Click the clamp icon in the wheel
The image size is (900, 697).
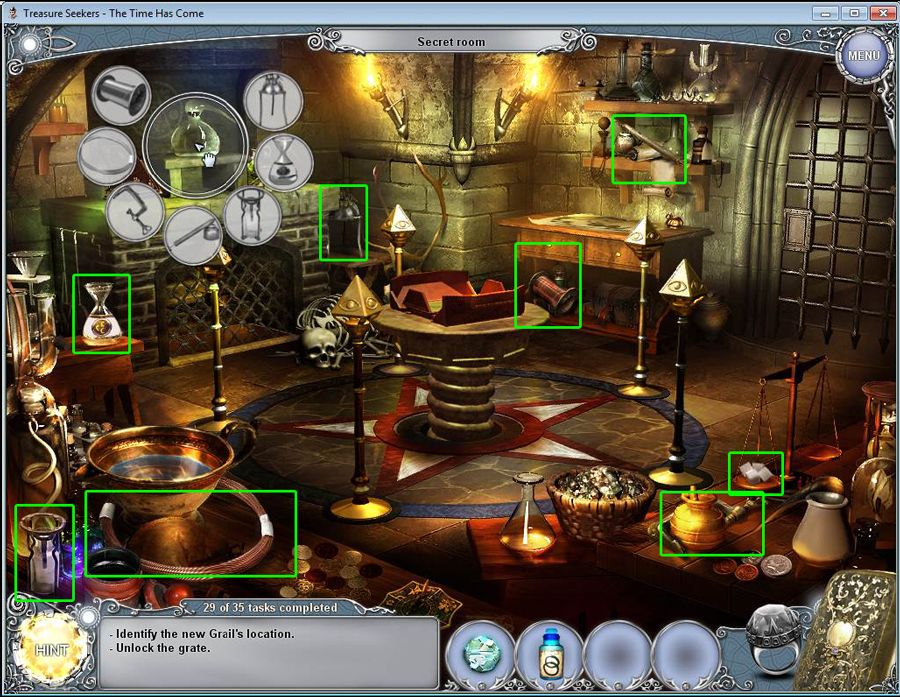tap(135, 212)
